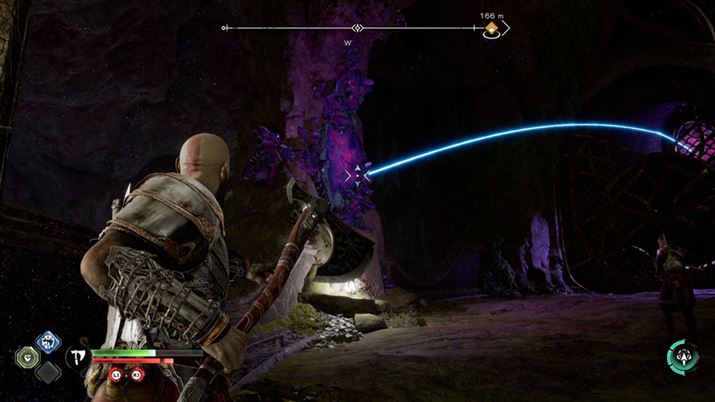Click the compass center diamond marker
The height and width of the screenshot is (402, 715).
(x=357, y=28)
